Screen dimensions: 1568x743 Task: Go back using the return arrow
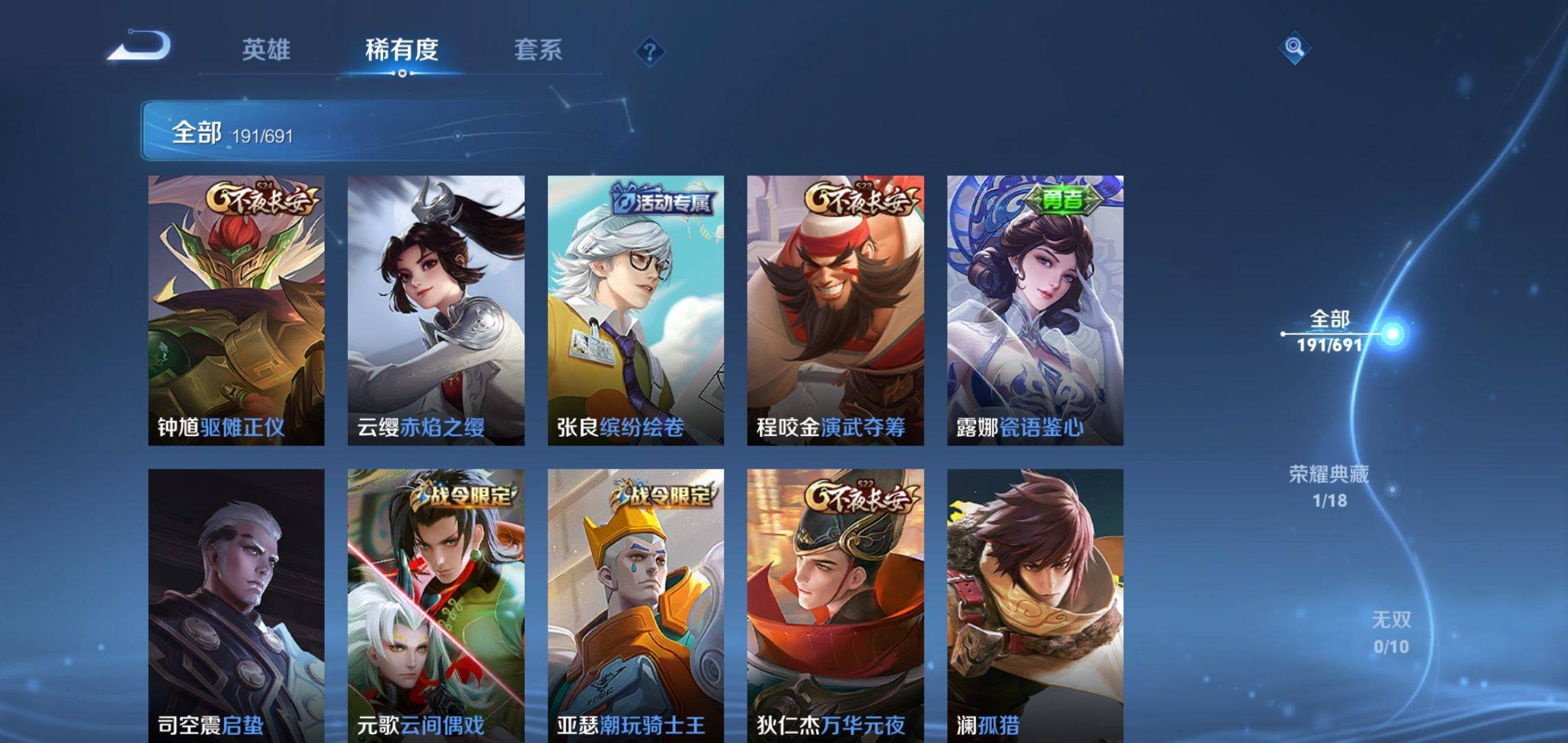click(x=140, y=47)
